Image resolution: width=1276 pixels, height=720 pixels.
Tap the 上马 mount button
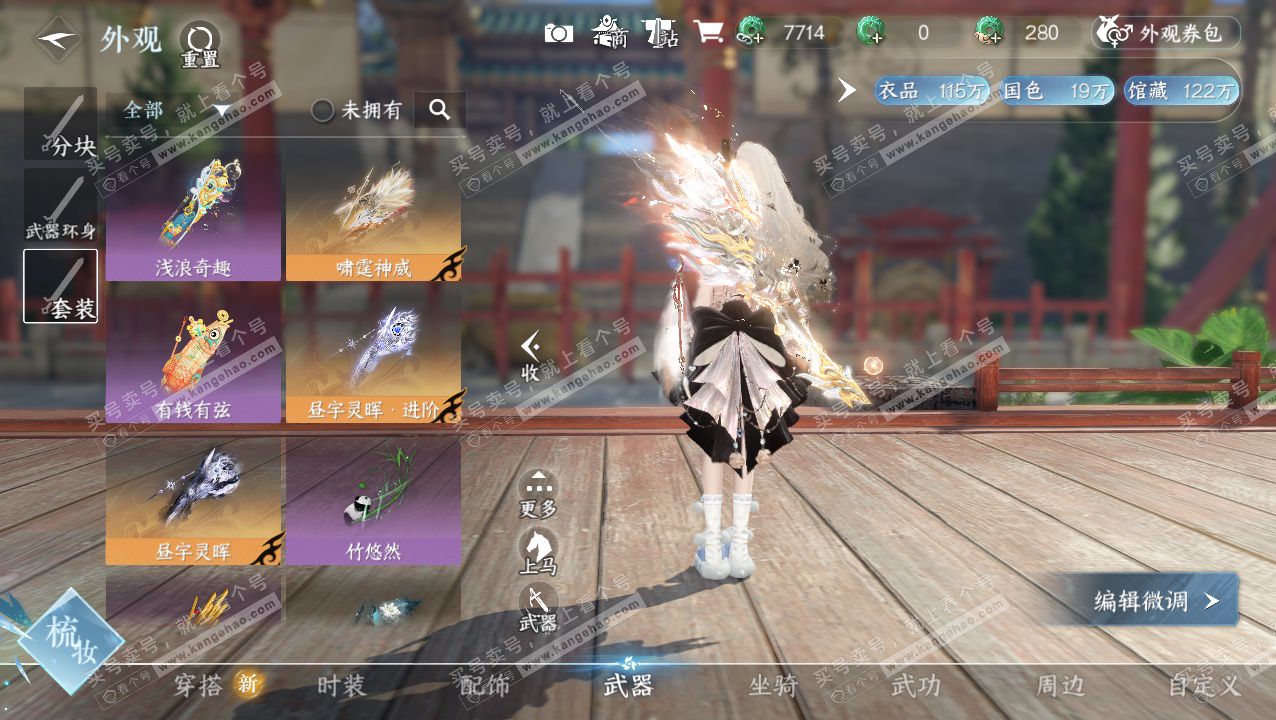coord(538,551)
